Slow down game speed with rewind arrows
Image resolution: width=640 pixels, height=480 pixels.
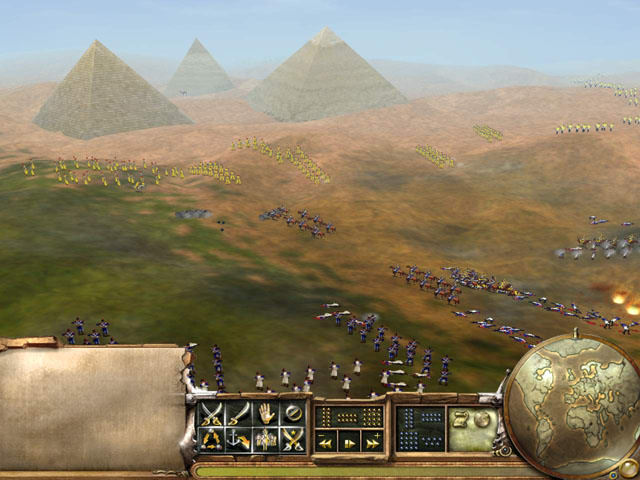(x=326, y=441)
